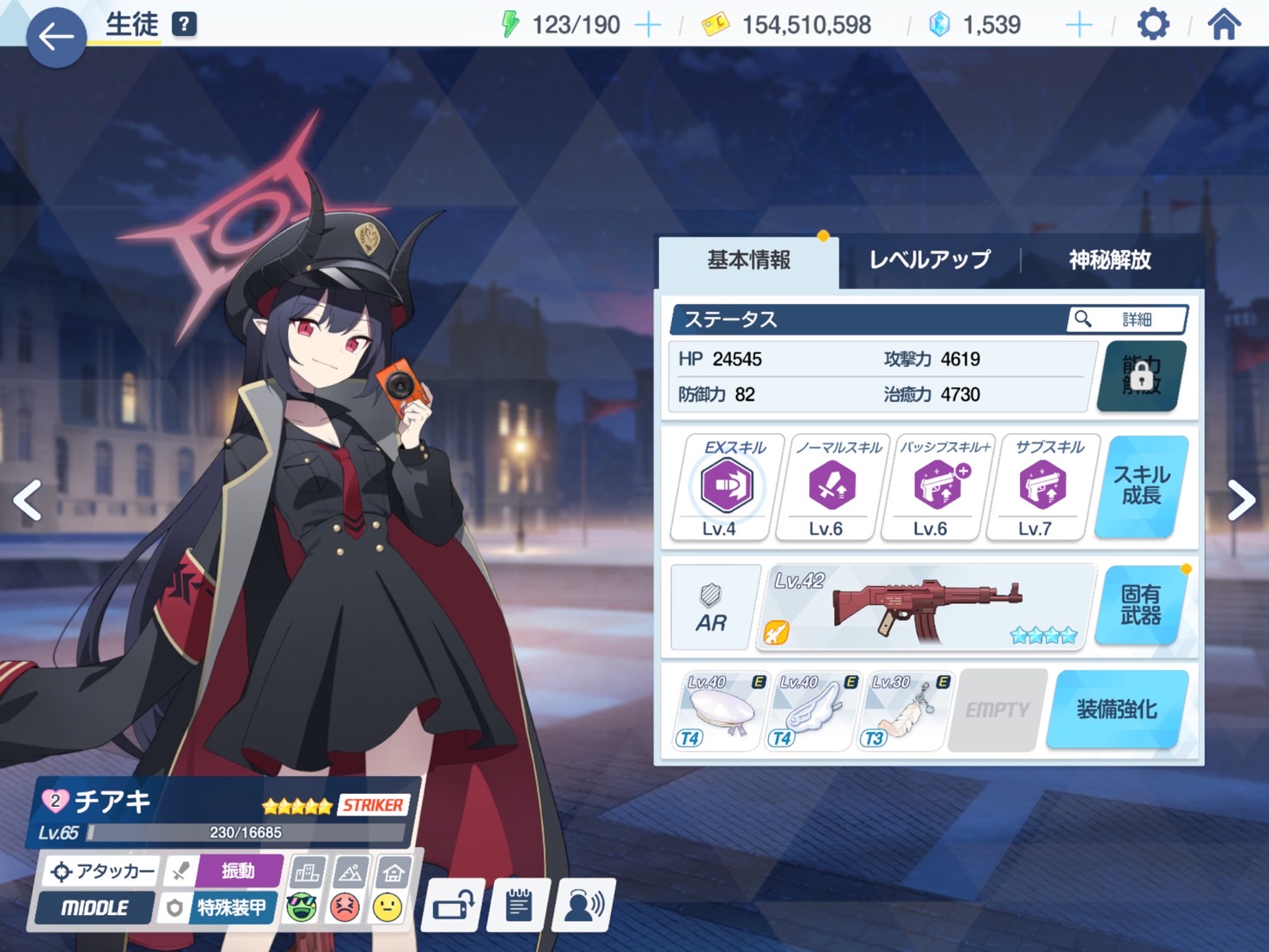Switch to the レベルアップ tab
This screenshot has height=952, width=1269.
930,259
